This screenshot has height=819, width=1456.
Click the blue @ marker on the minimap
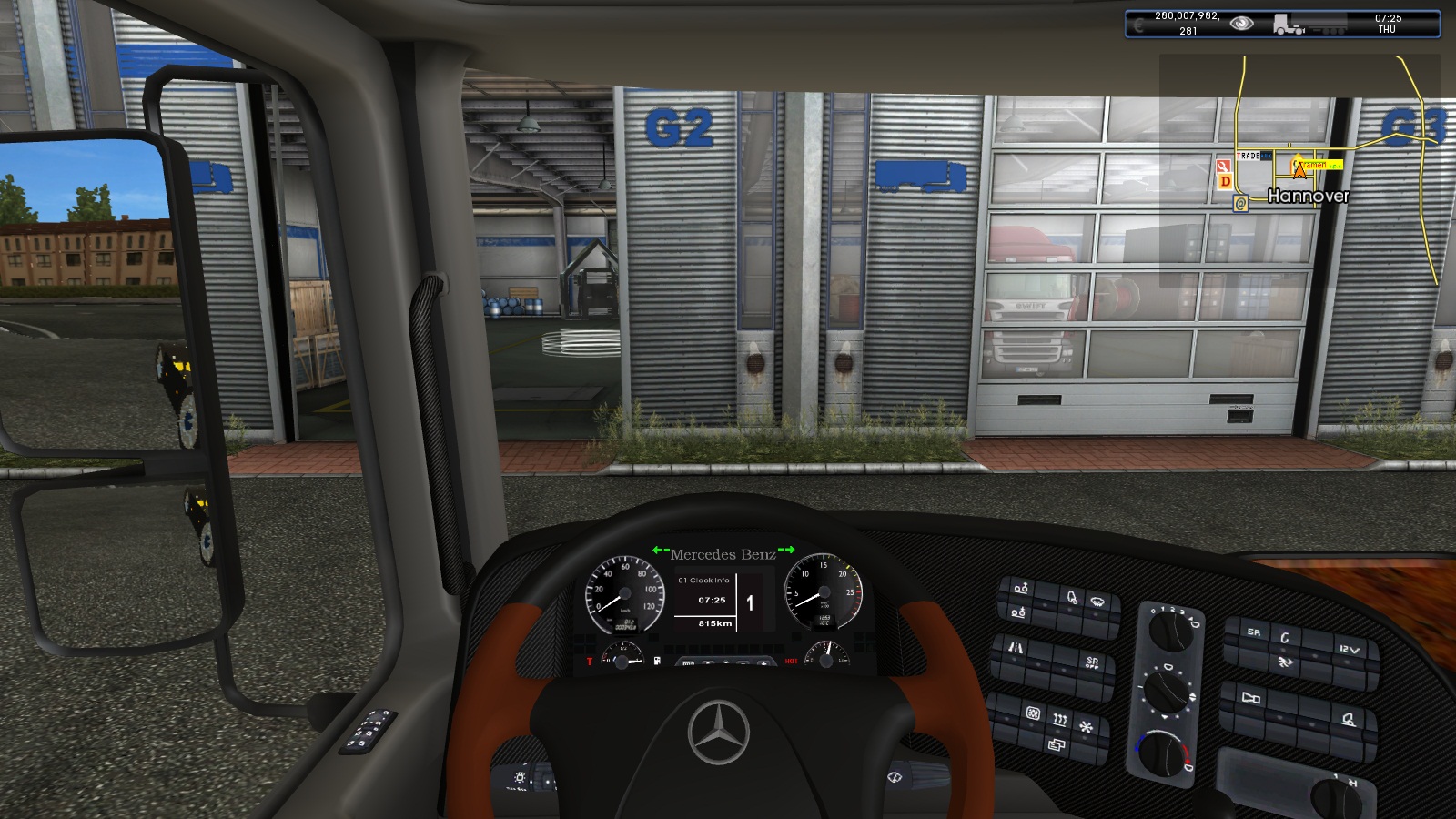(x=1240, y=204)
